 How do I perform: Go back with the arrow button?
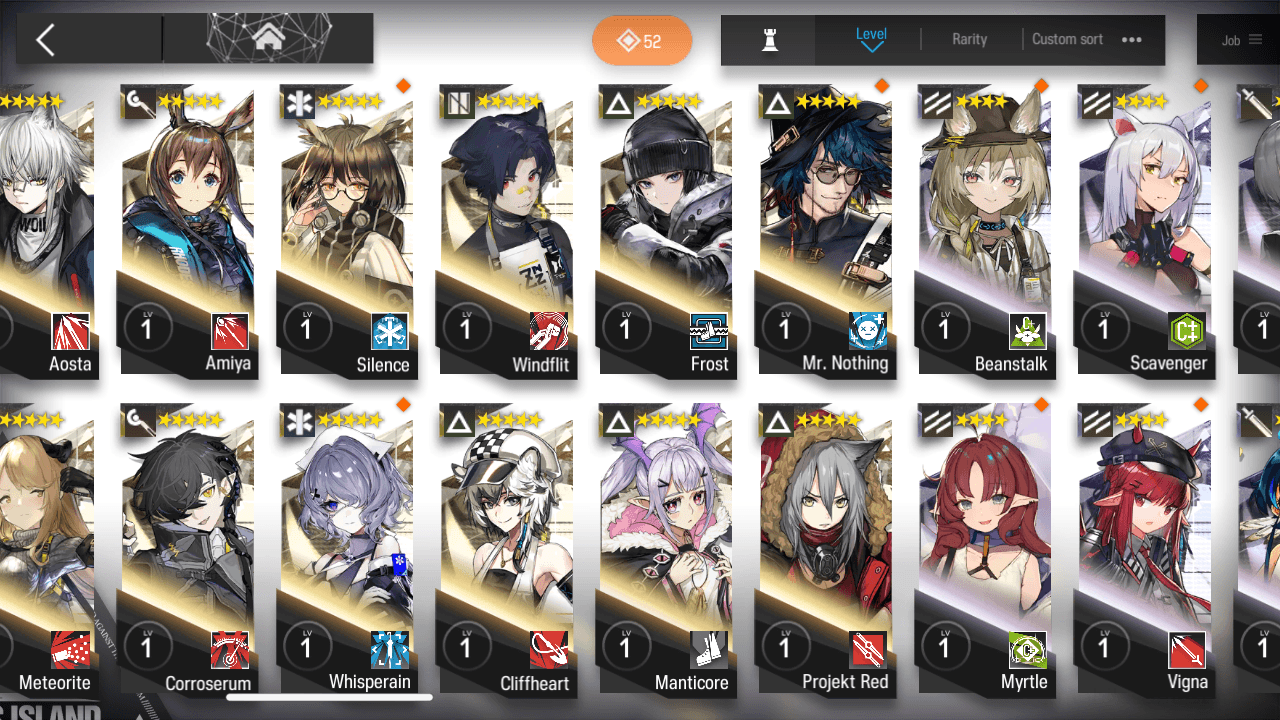45,40
